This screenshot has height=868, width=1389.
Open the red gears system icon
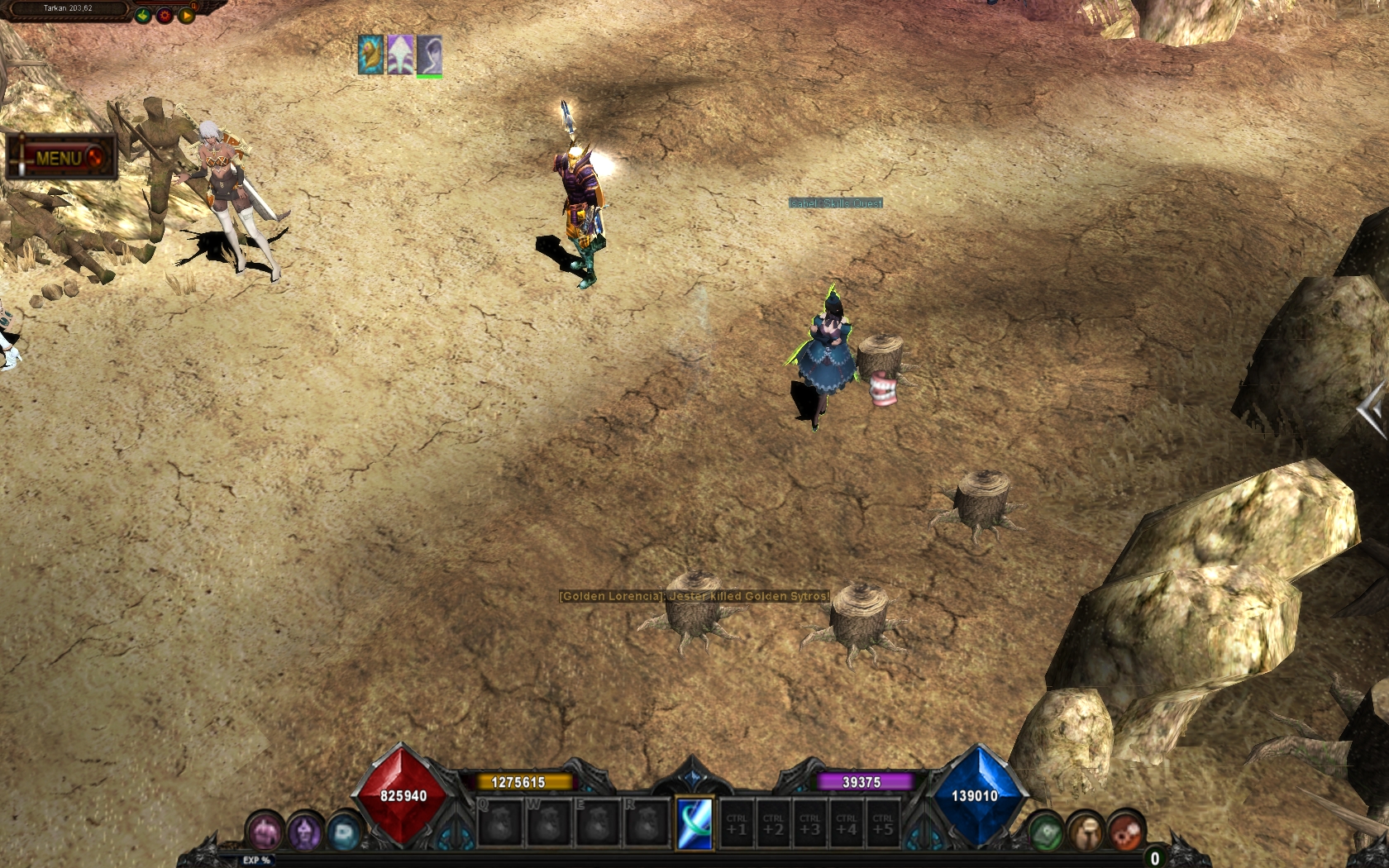[x=1125, y=832]
